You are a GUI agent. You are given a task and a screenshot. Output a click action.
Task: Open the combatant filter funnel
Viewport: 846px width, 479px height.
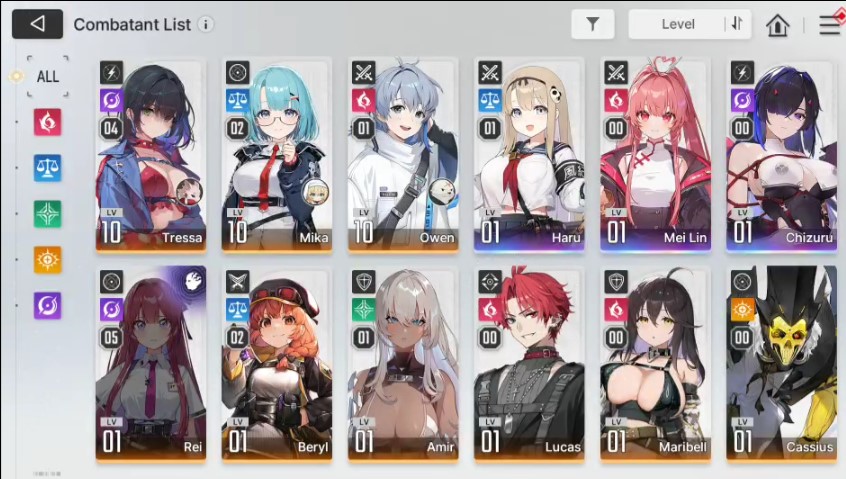pos(593,24)
